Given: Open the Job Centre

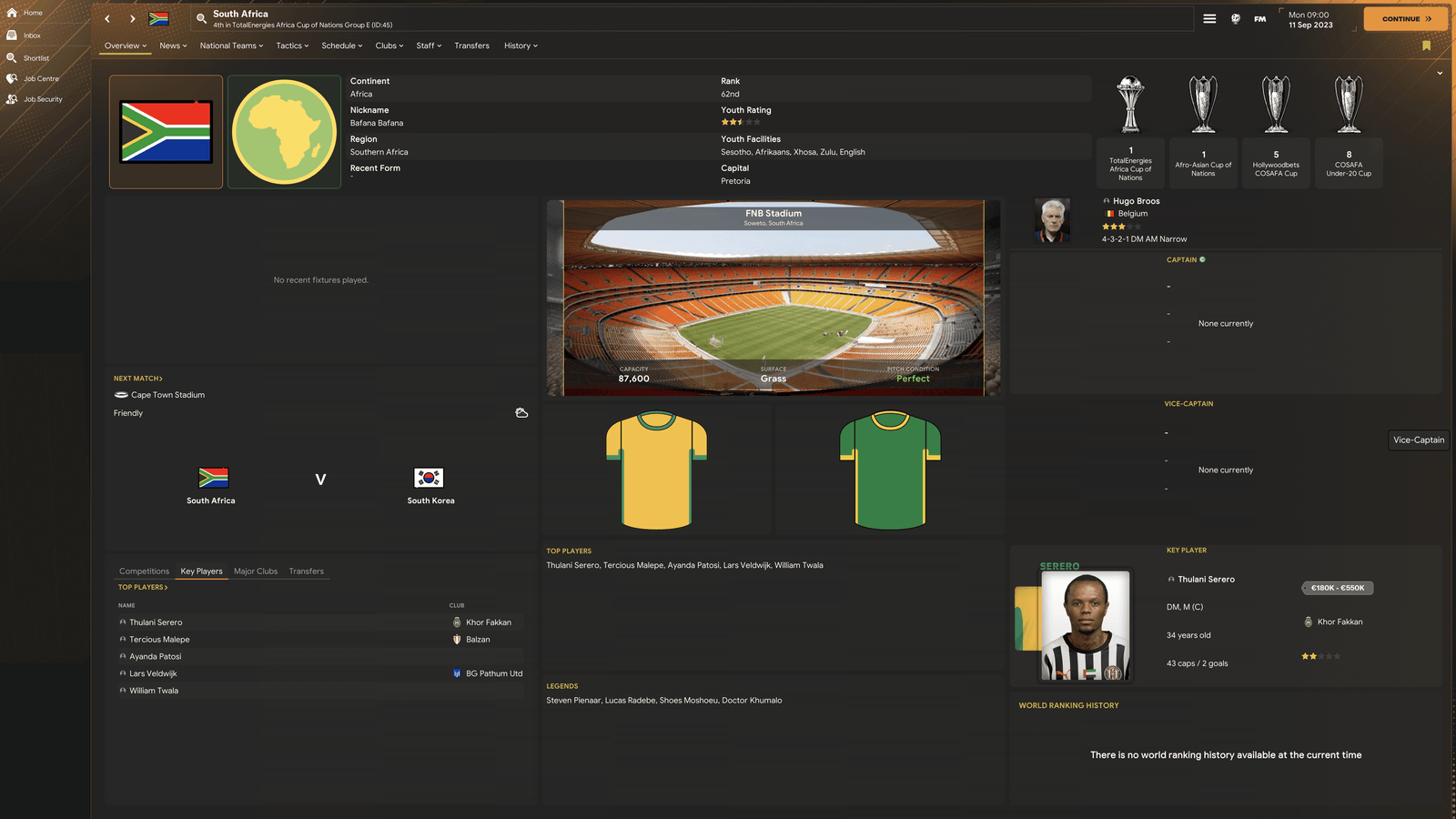Looking at the screenshot, I should (x=41, y=79).
